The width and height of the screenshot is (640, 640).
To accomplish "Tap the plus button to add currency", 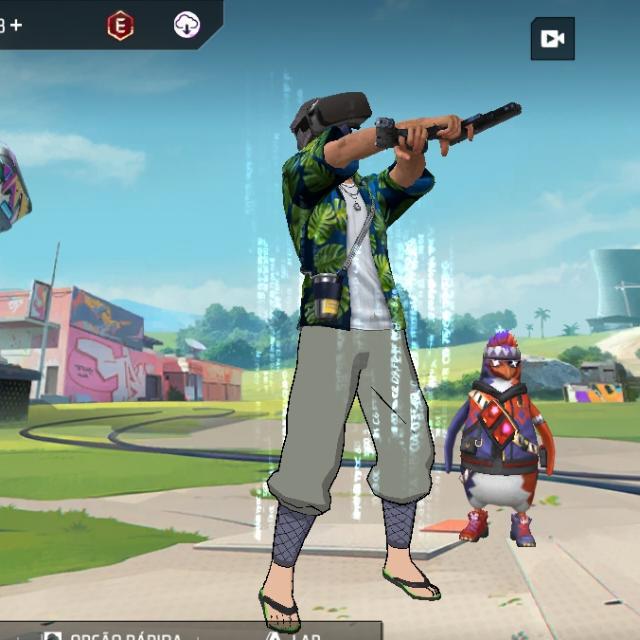I will click(x=15, y=26).
